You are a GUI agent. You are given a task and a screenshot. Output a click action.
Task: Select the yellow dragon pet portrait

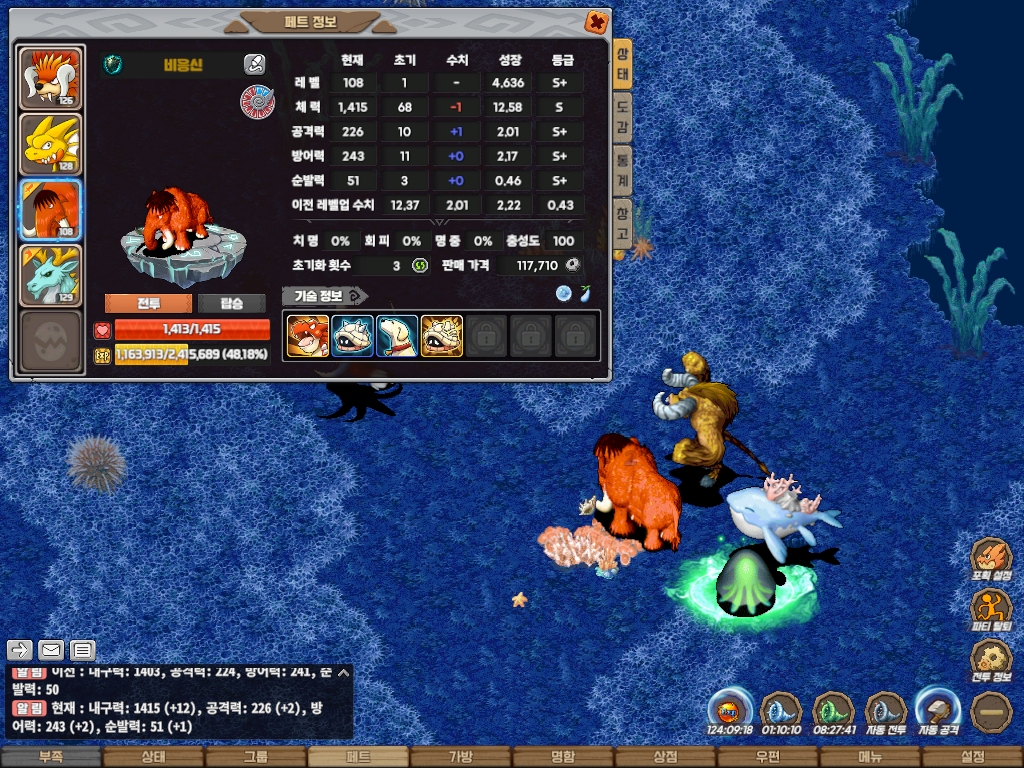[50, 145]
